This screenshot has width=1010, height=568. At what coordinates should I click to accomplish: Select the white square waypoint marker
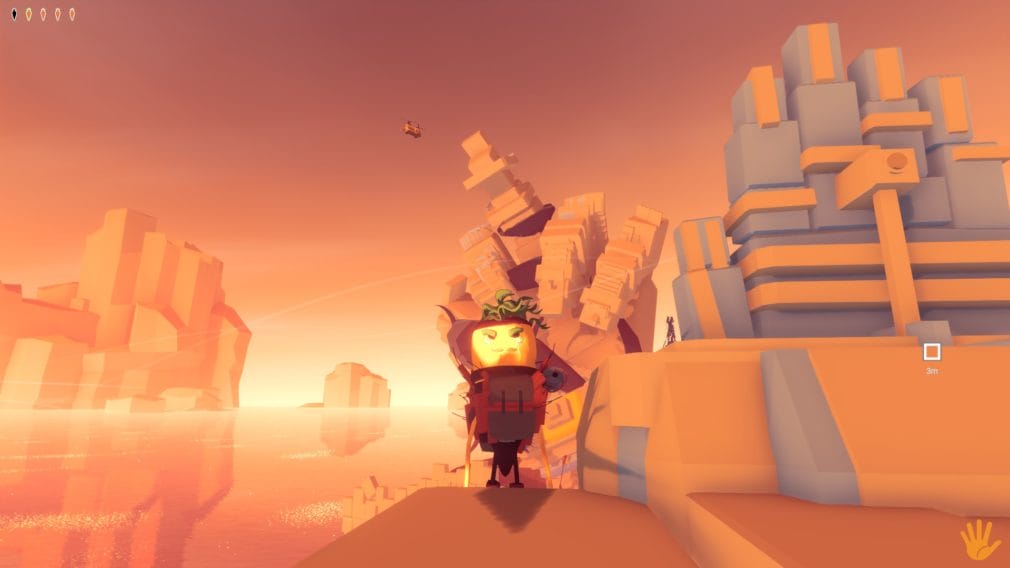pos(932,351)
